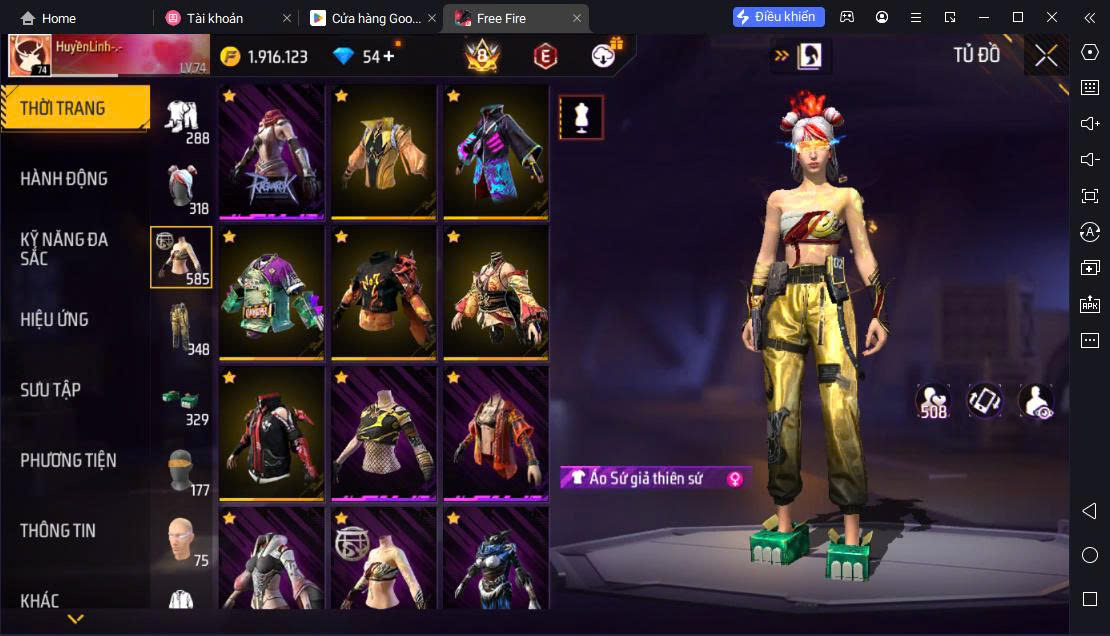The image size is (1110, 636).
Task: Pick the neon blue and pink long coat
Action: pyautogui.click(x=496, y=151)
